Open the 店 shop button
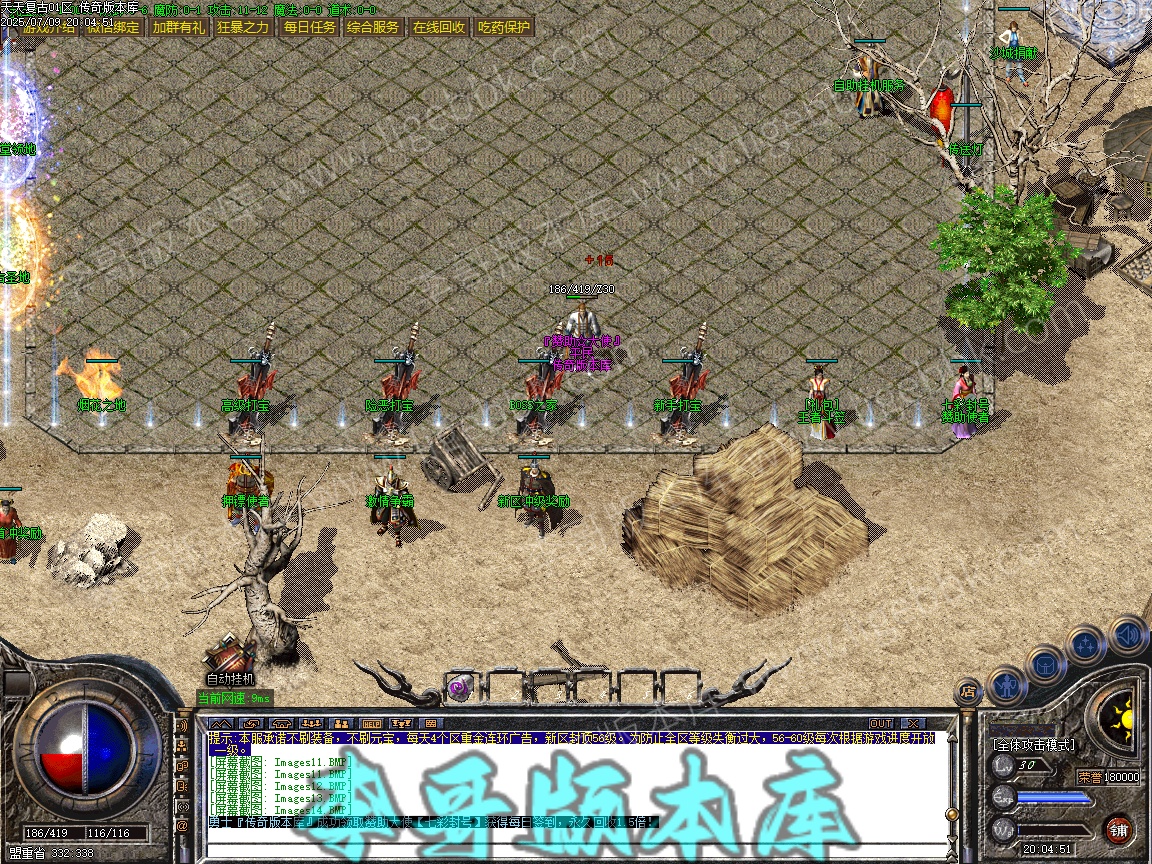This screenshot has width=1152, height=864. tap(967, 690)
